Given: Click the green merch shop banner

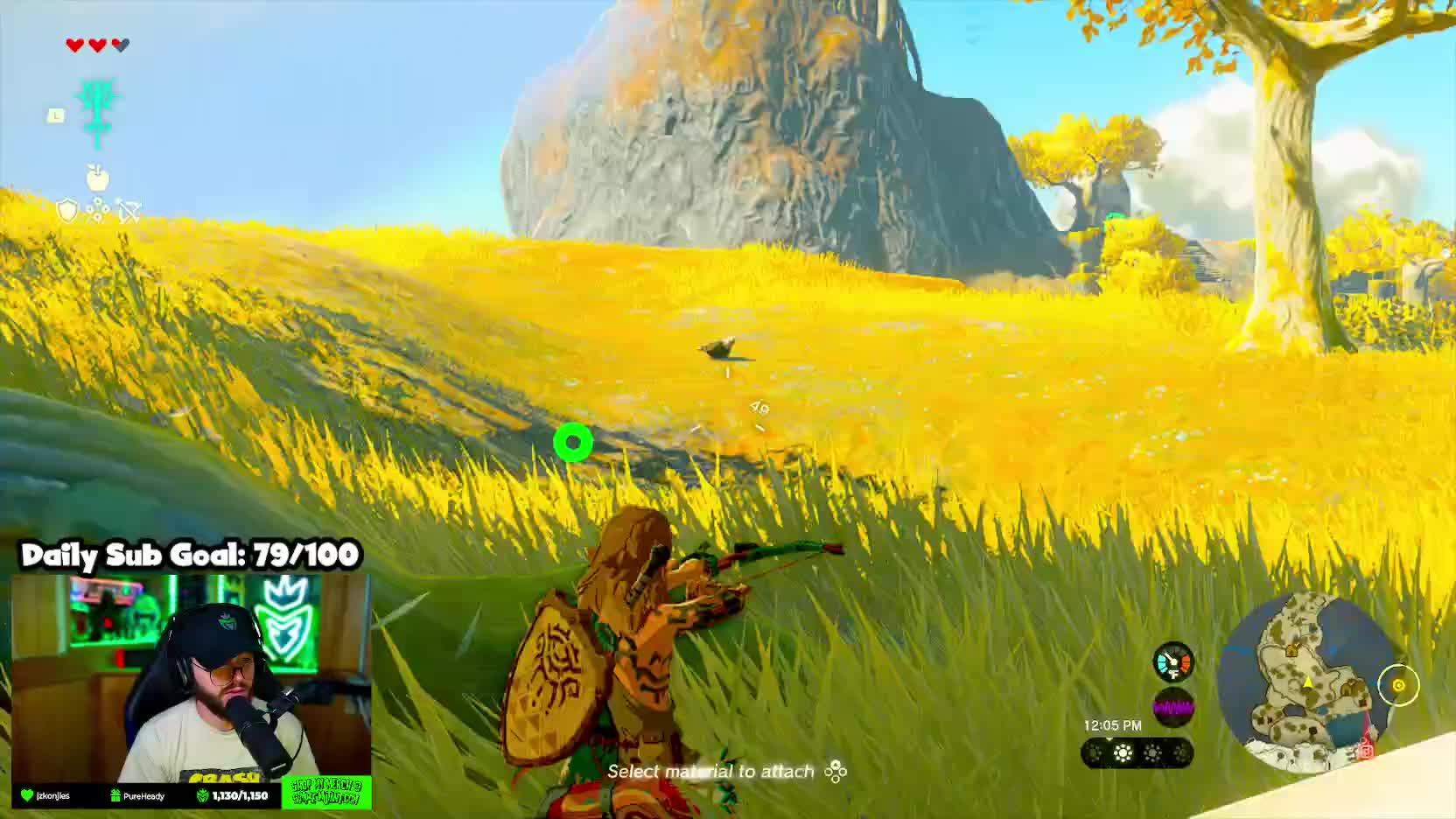Looking at the screenshot, I should (x=326, y=792).
